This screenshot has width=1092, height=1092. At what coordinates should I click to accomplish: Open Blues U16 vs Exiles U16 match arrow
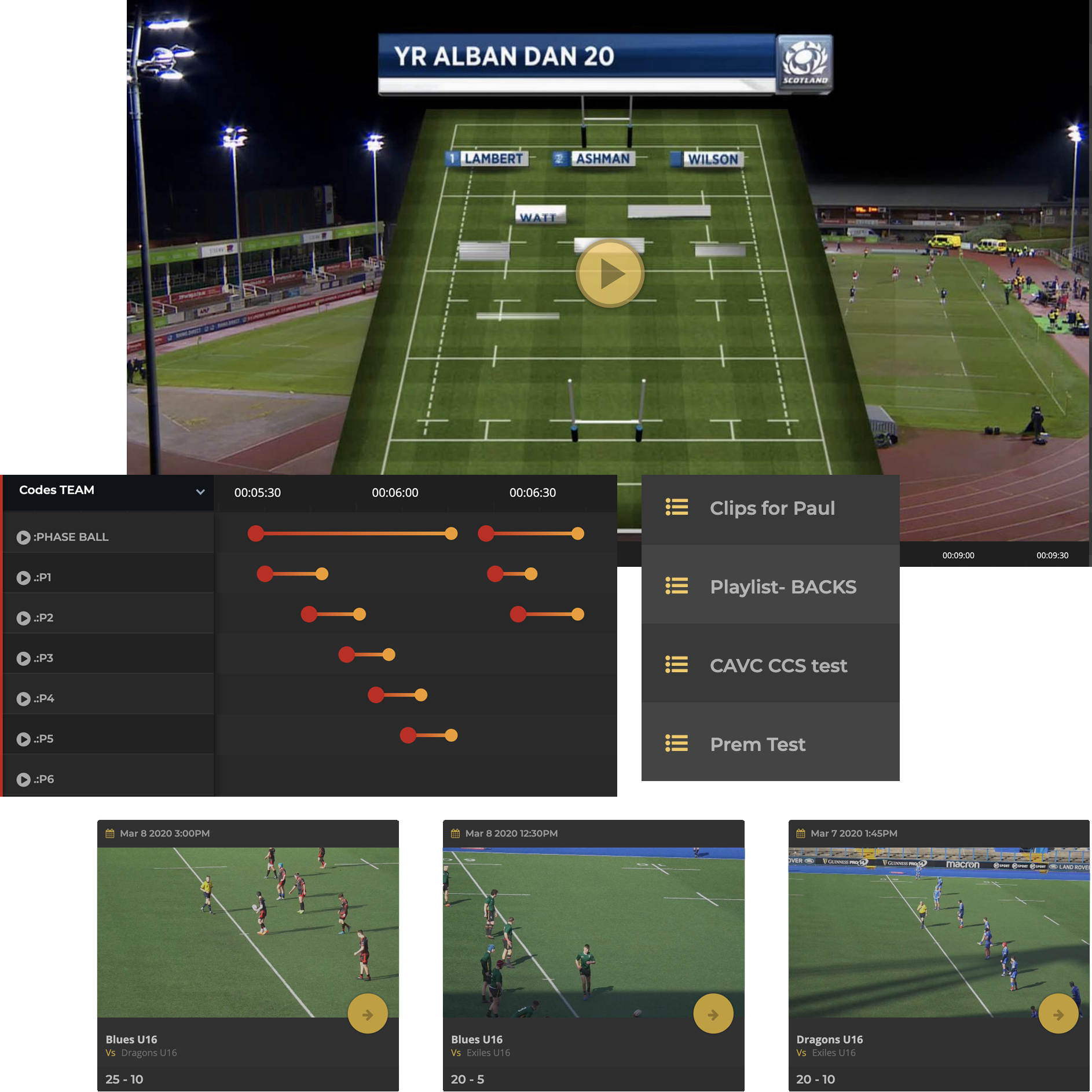tap(713, 1014)
